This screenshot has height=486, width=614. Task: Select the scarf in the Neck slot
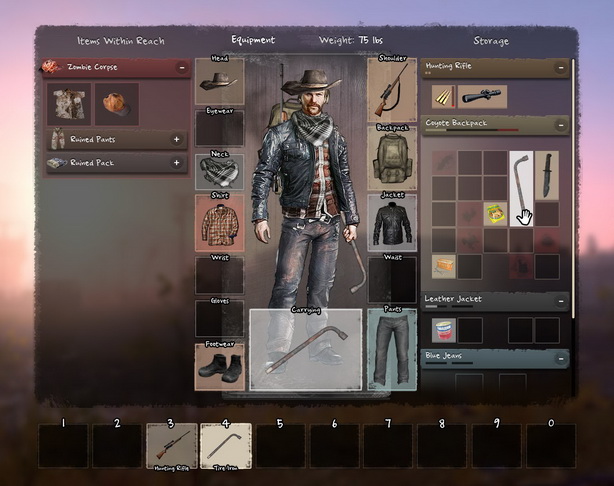[x=220, y=172]
